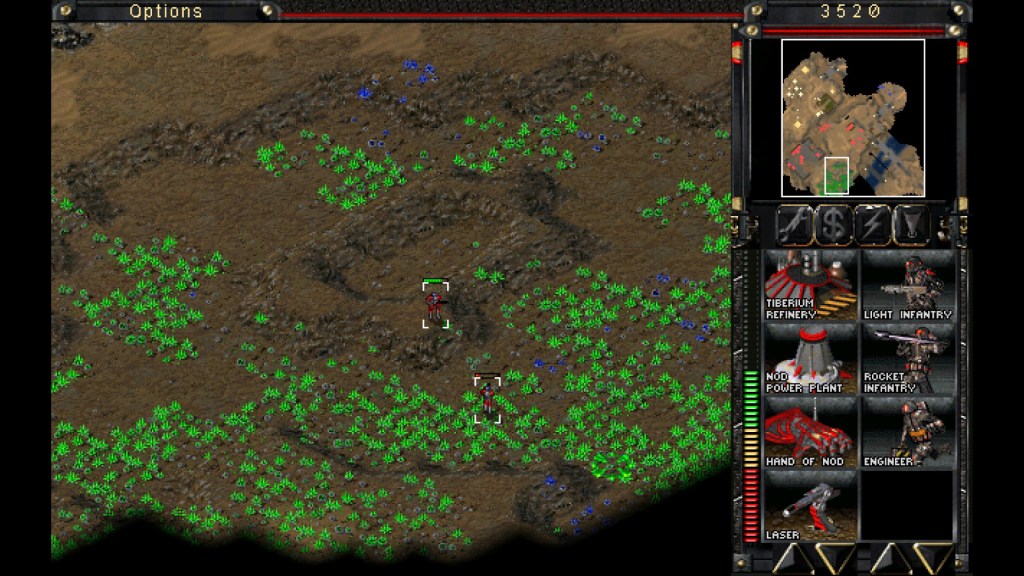Train a Light Infantry unit
This screenshot has width=1024, height=576.
point(907,285)
